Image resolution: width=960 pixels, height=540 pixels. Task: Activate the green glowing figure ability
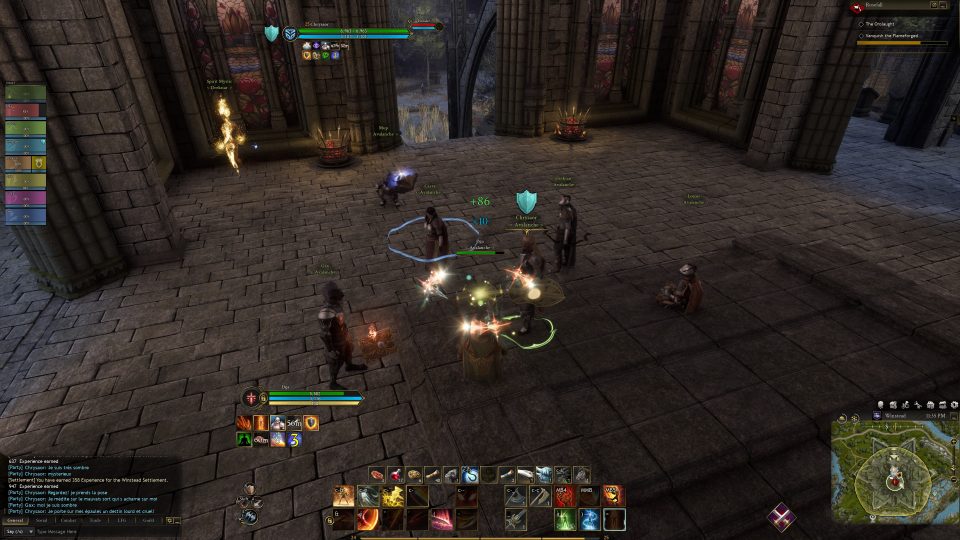pyautogui.click(x=565, y=519)
